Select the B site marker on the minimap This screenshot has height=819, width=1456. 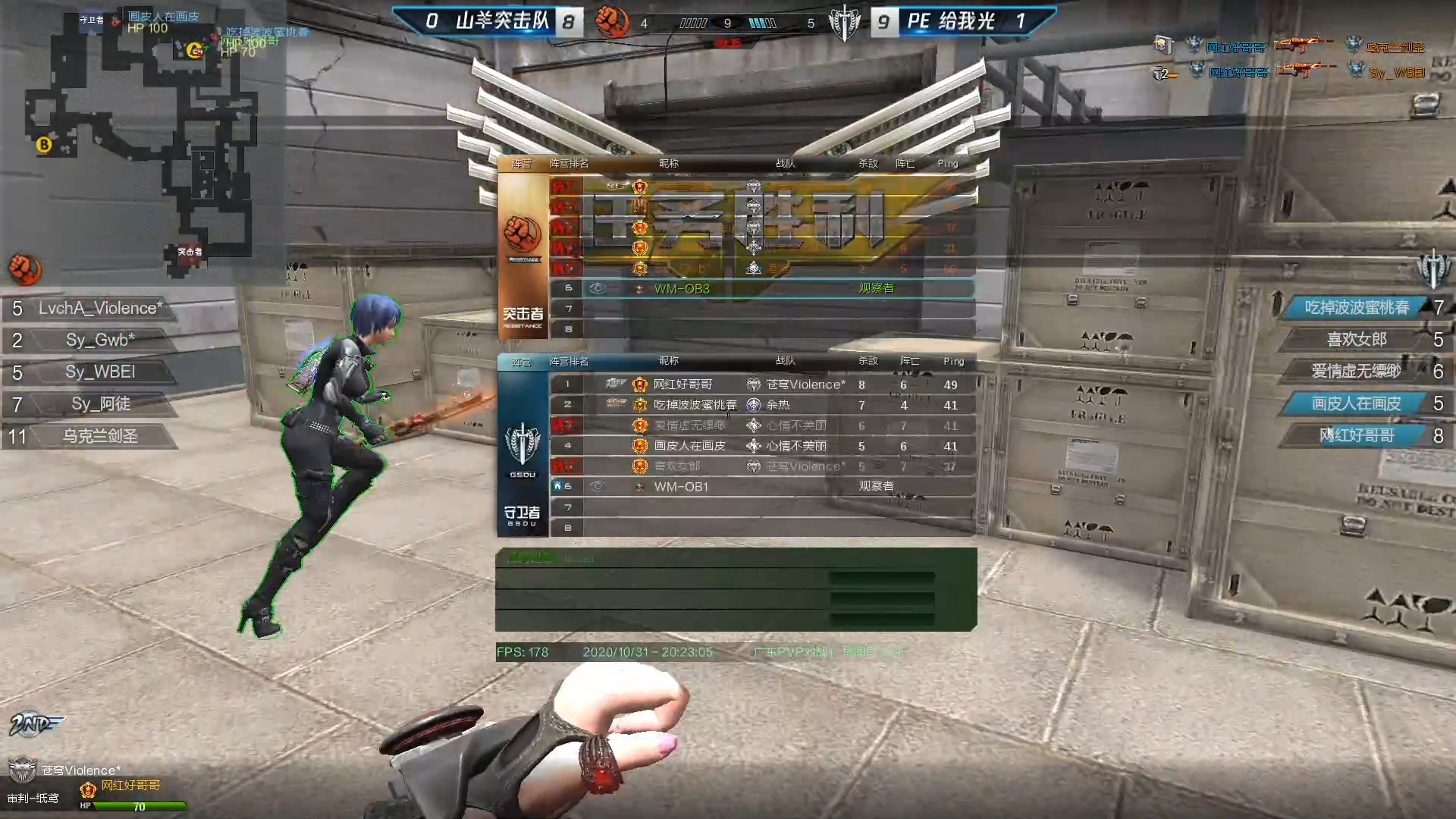click(x=44, y=144)
